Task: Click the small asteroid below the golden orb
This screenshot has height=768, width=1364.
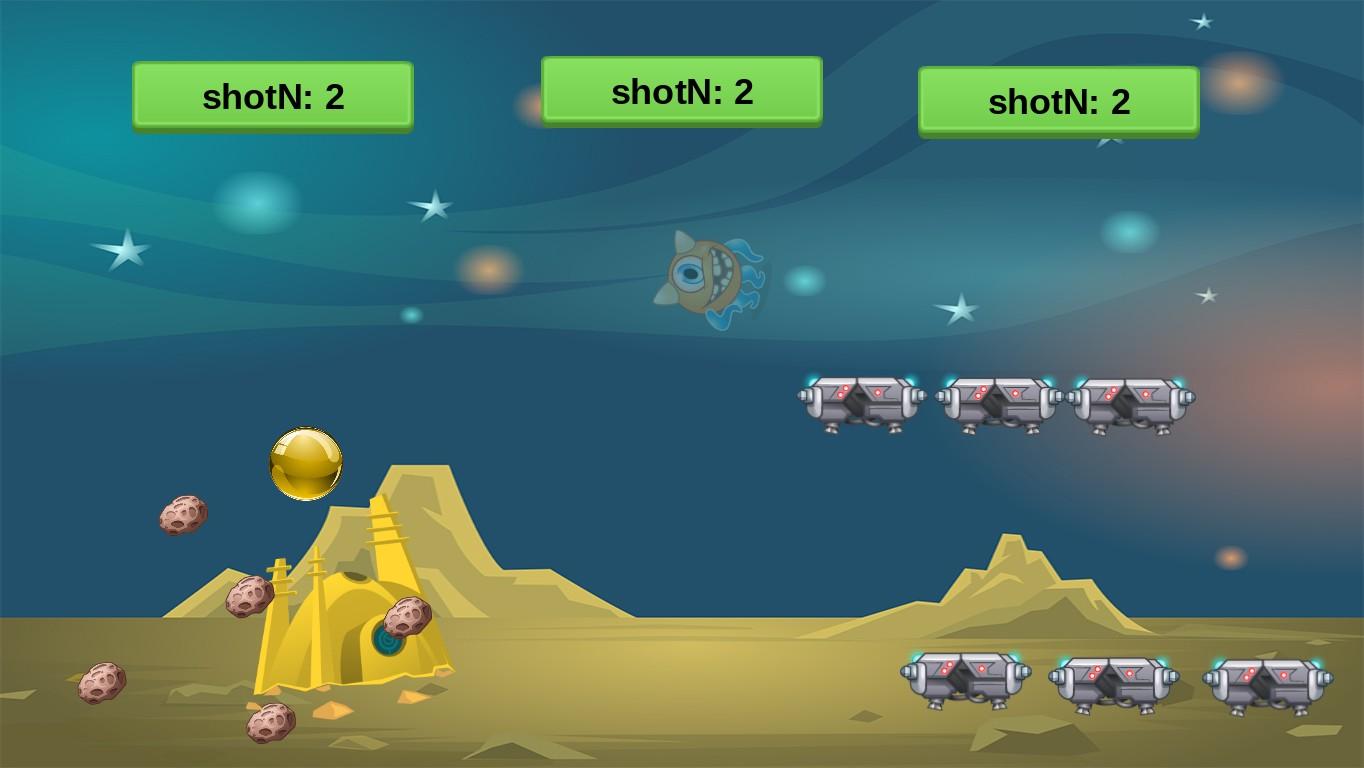Action: point(181,516)
